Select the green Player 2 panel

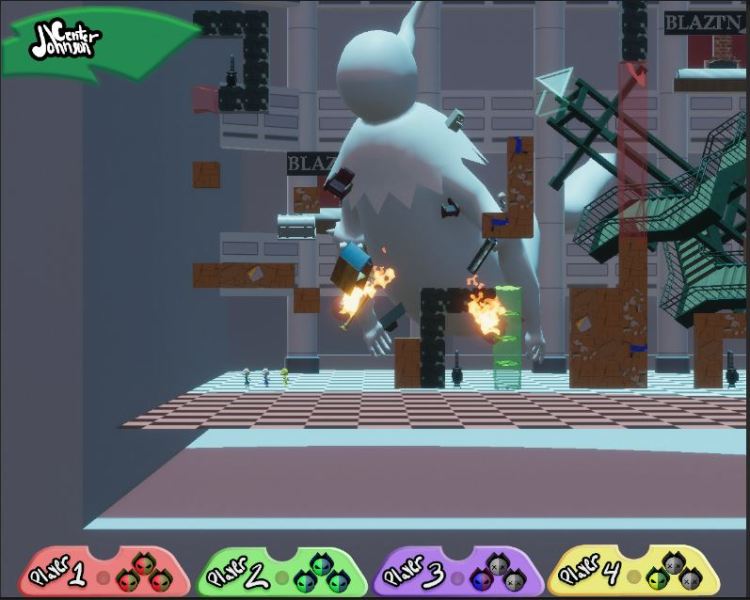281,573
